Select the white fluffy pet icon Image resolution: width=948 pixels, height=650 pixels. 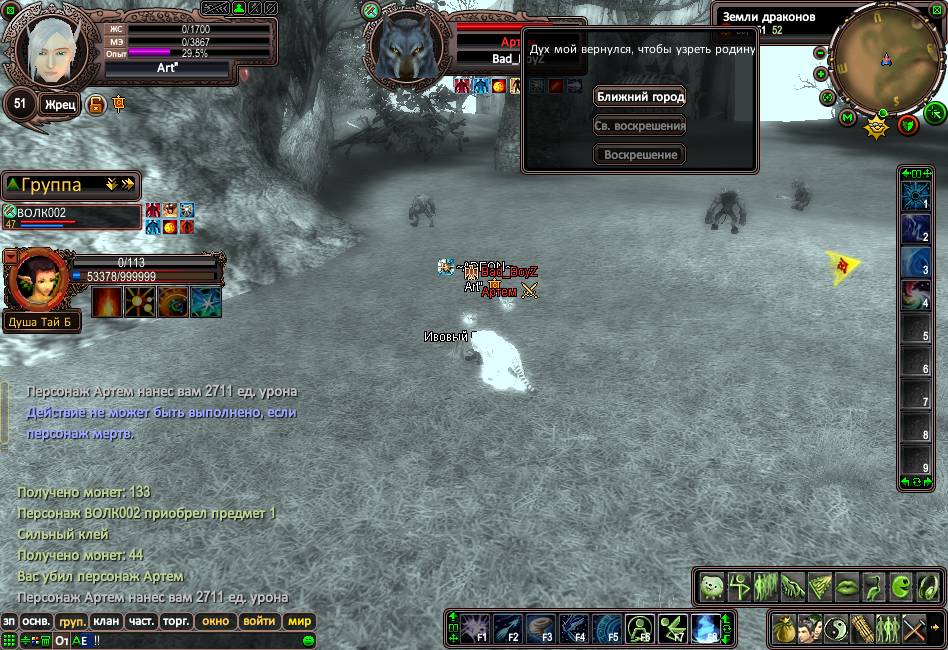[x=712, y=585]
